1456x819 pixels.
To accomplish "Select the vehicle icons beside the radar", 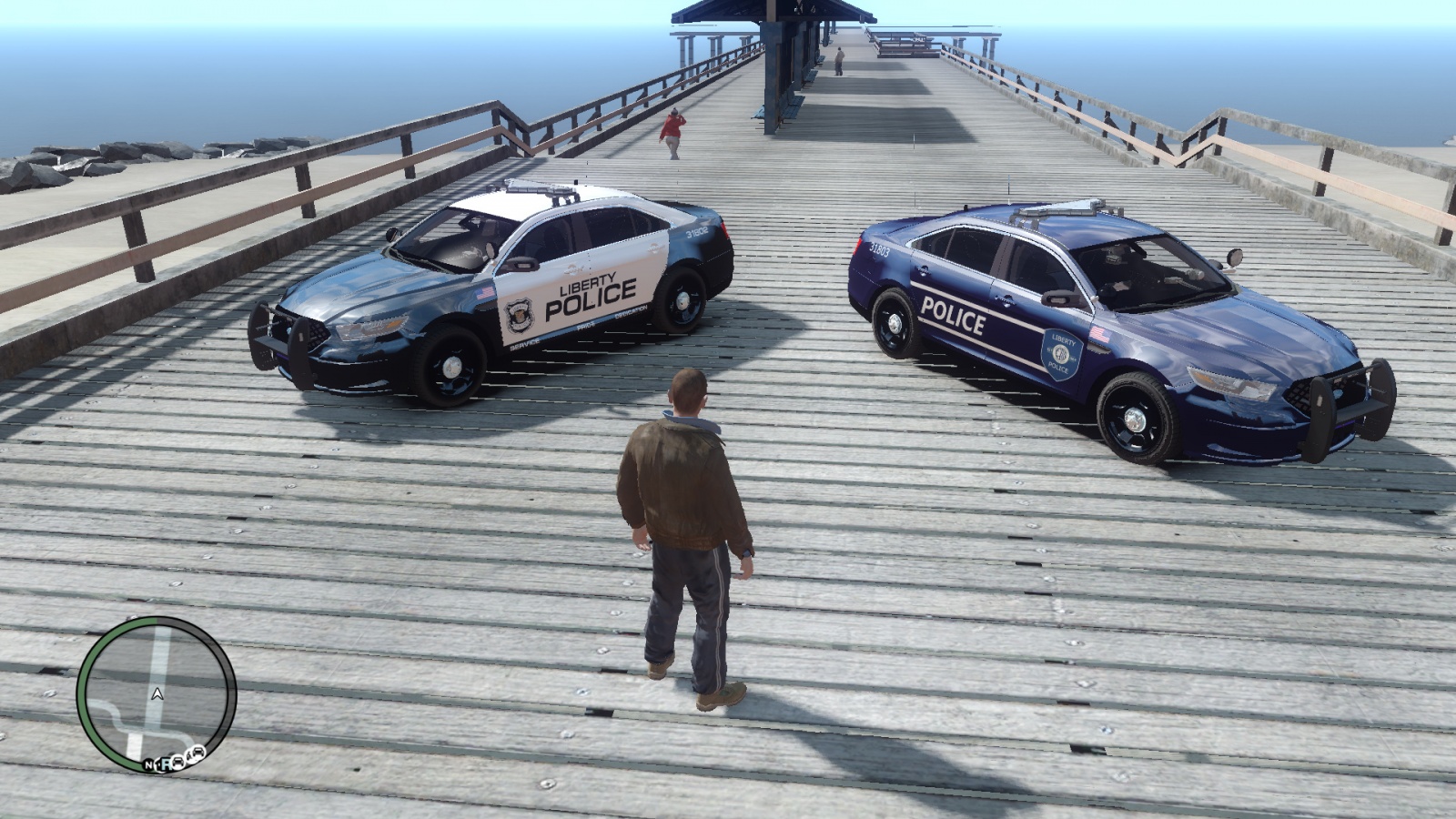I will coord(188,755).
